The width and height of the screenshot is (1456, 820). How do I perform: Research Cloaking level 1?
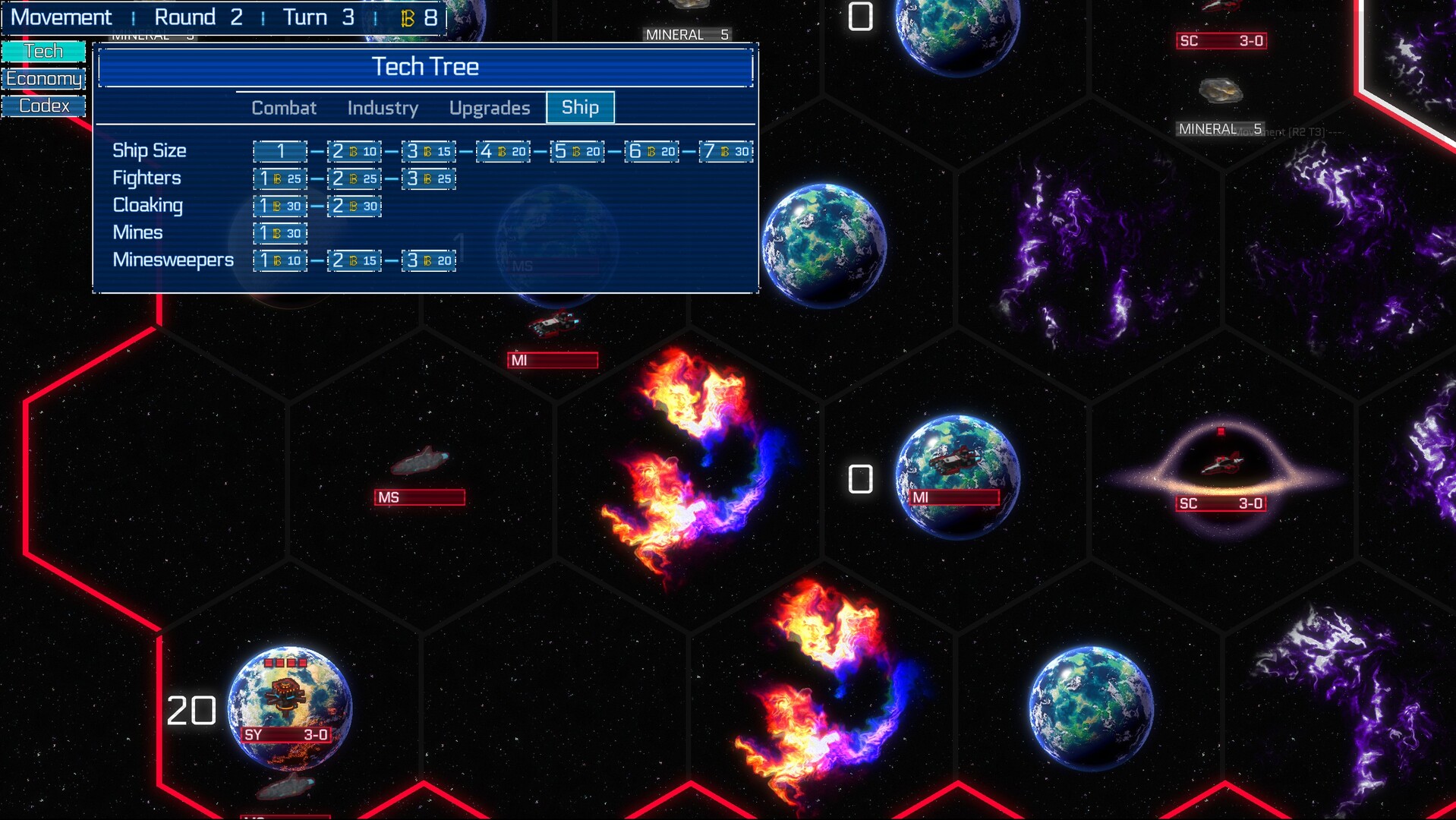[x=280, y=206]
